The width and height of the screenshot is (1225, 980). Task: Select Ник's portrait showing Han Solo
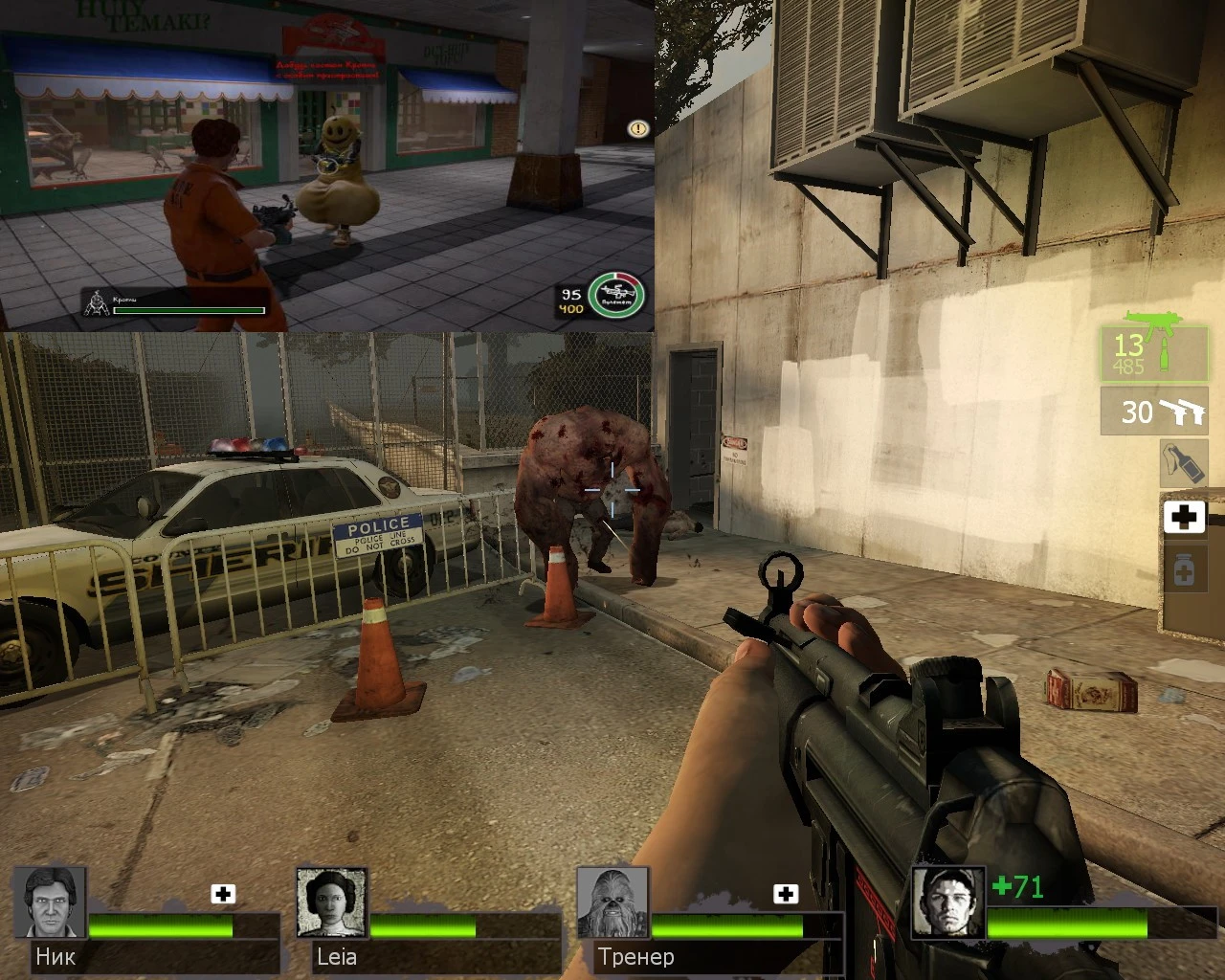(x=50, y=903)
